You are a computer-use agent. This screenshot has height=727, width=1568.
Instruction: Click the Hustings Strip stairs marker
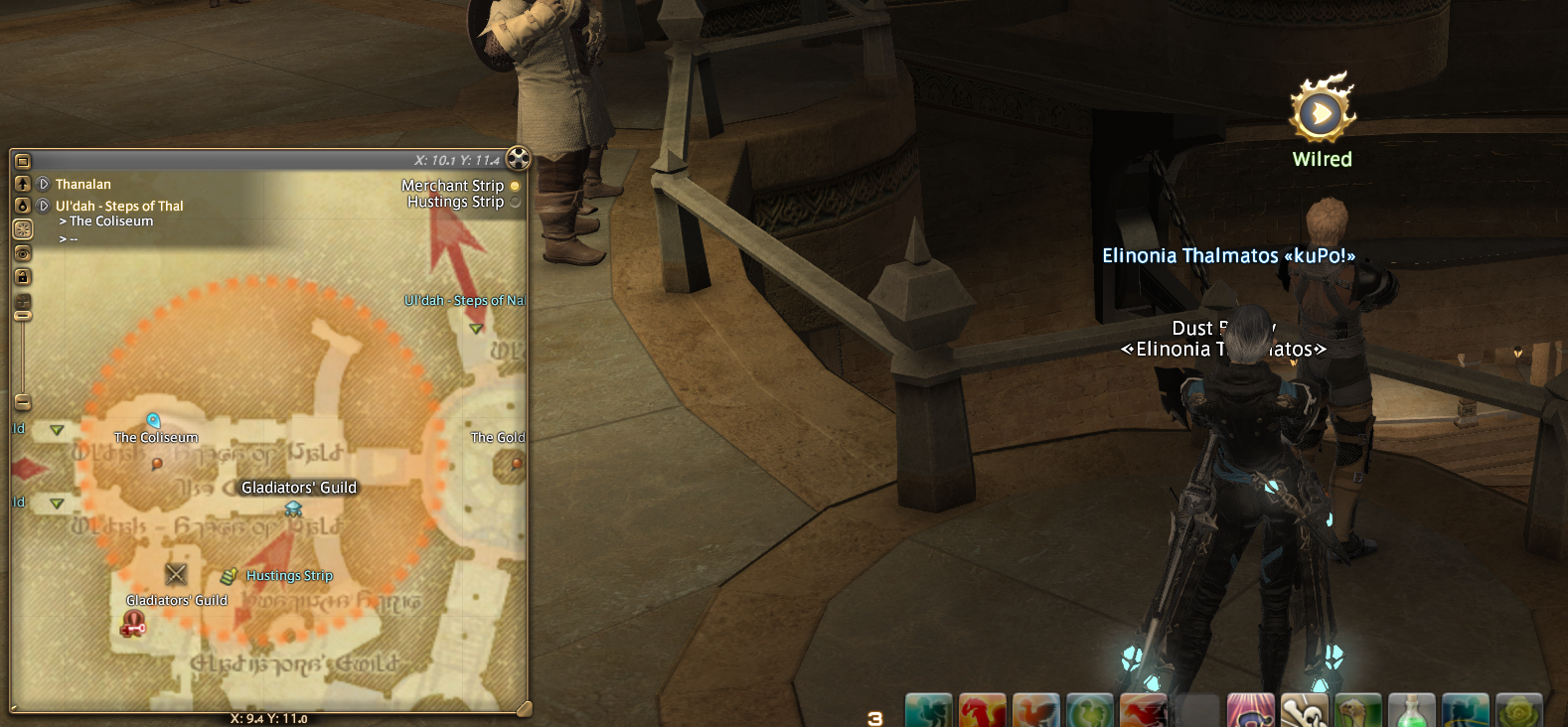[x=229, y=576]
